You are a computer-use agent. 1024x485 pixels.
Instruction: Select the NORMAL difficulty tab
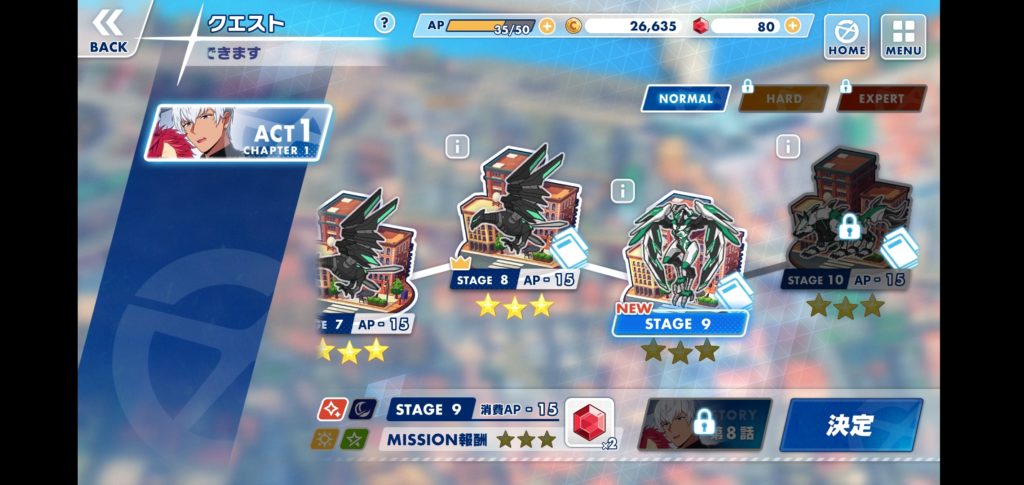(x=685, y=98)
